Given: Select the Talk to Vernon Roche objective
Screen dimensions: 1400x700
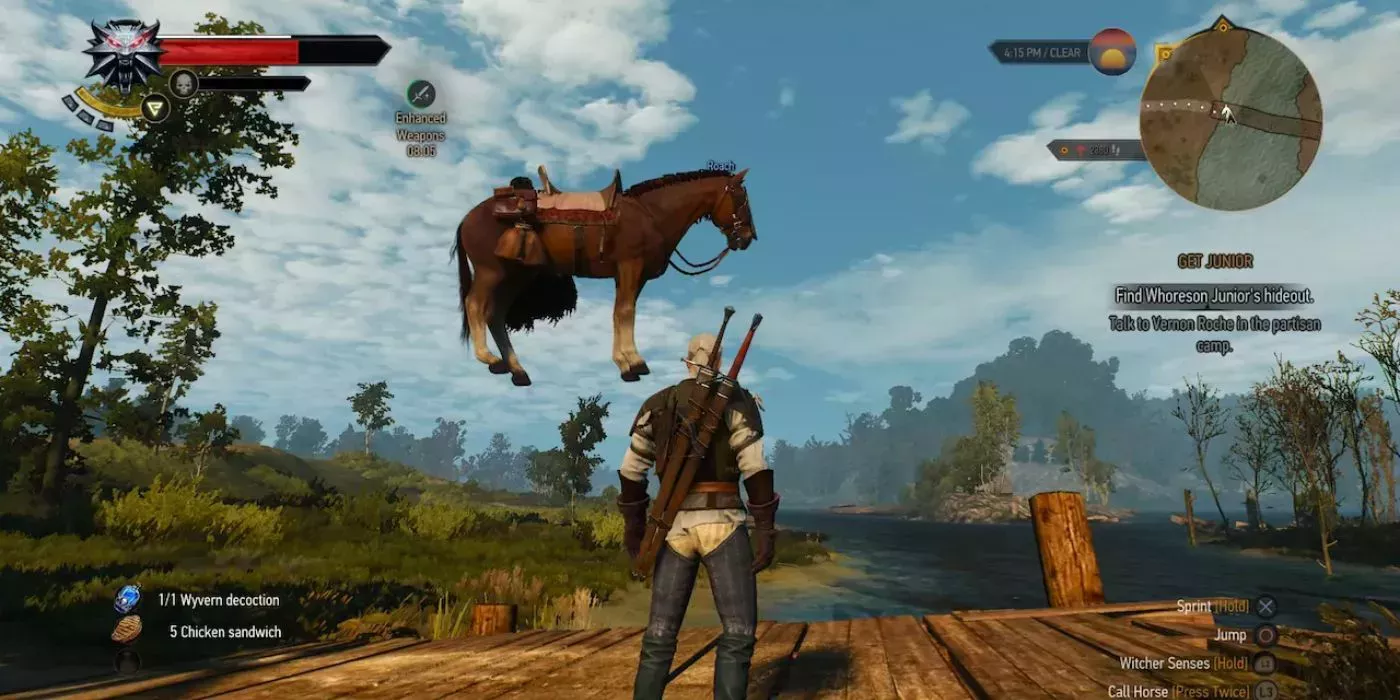Looking at the screenshot, I should (x=1214, y=334).
